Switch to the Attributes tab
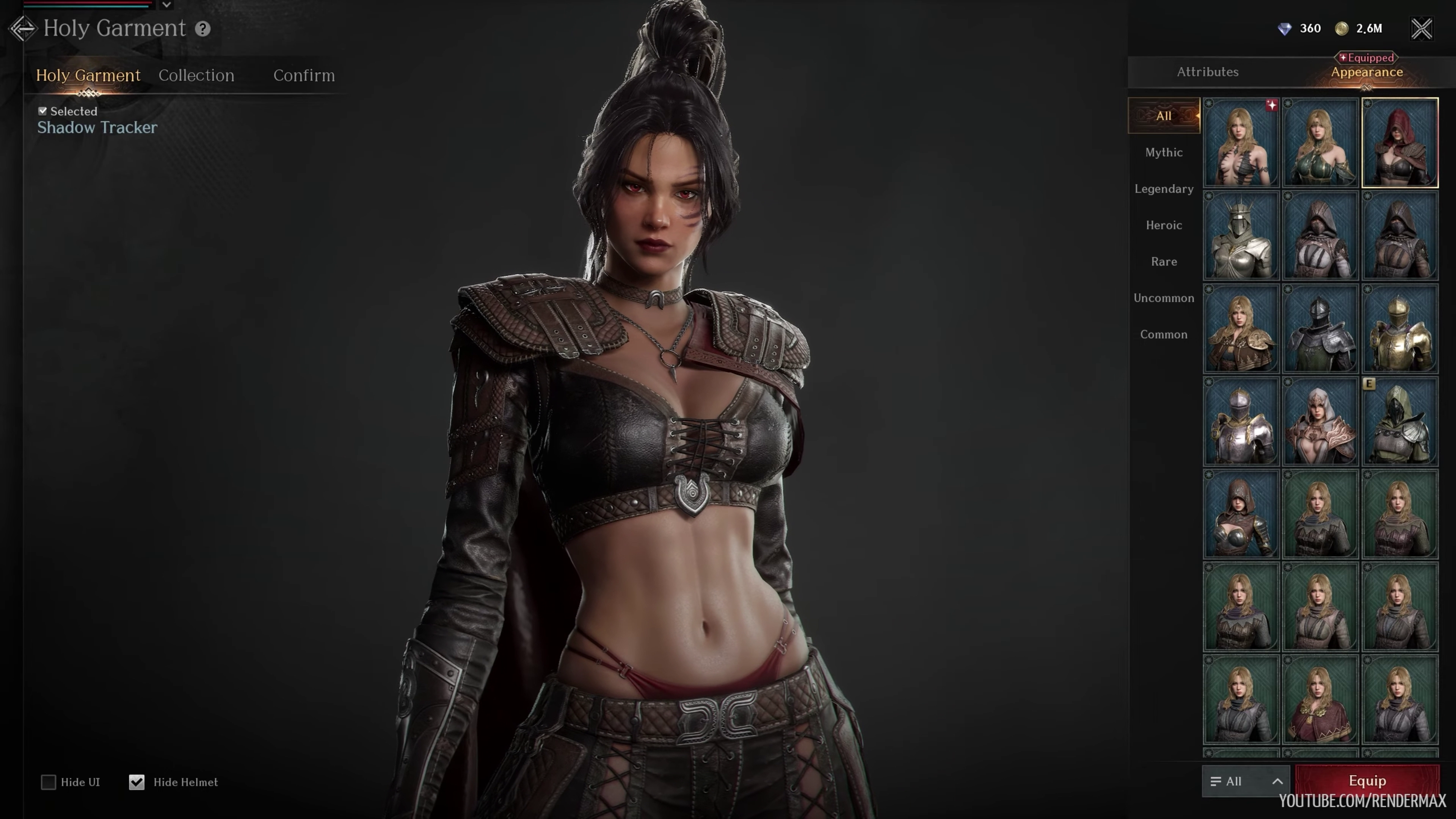The height and width of the screenshot is (819, 1456). click(x=1207, y=72)
